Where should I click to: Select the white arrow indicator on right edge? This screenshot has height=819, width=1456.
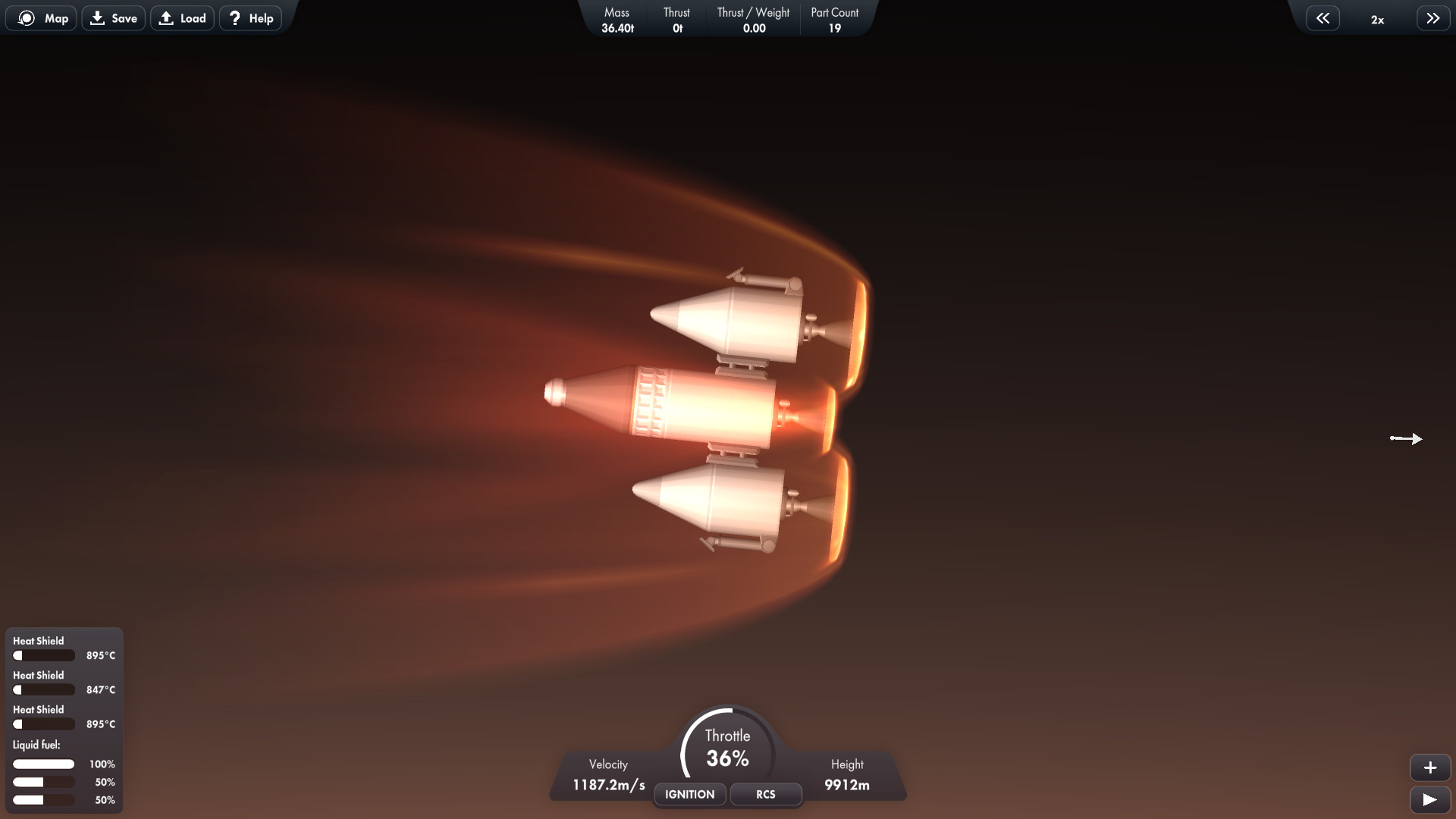[x=1407, y=438]
